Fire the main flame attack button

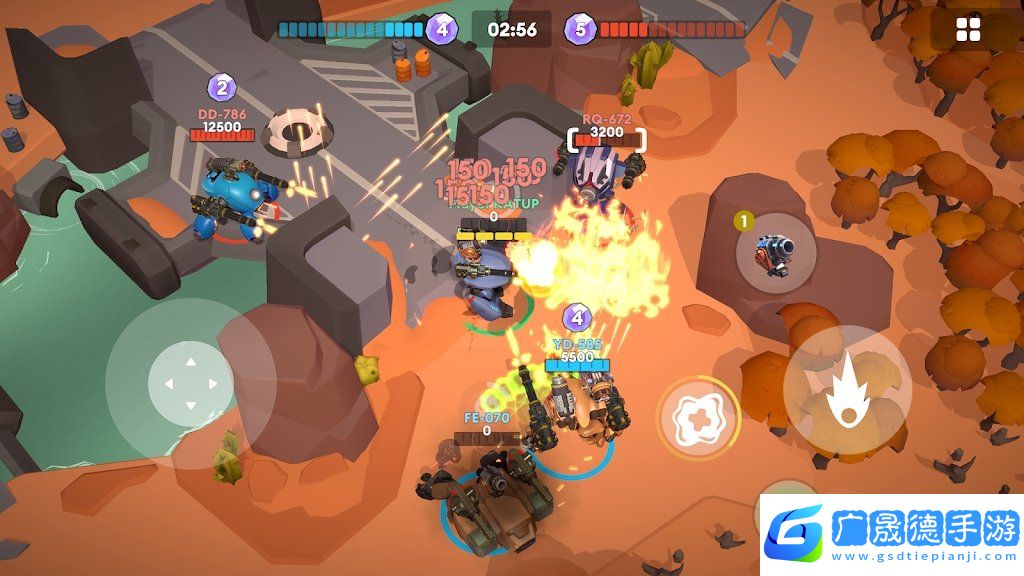coord(846,390)
